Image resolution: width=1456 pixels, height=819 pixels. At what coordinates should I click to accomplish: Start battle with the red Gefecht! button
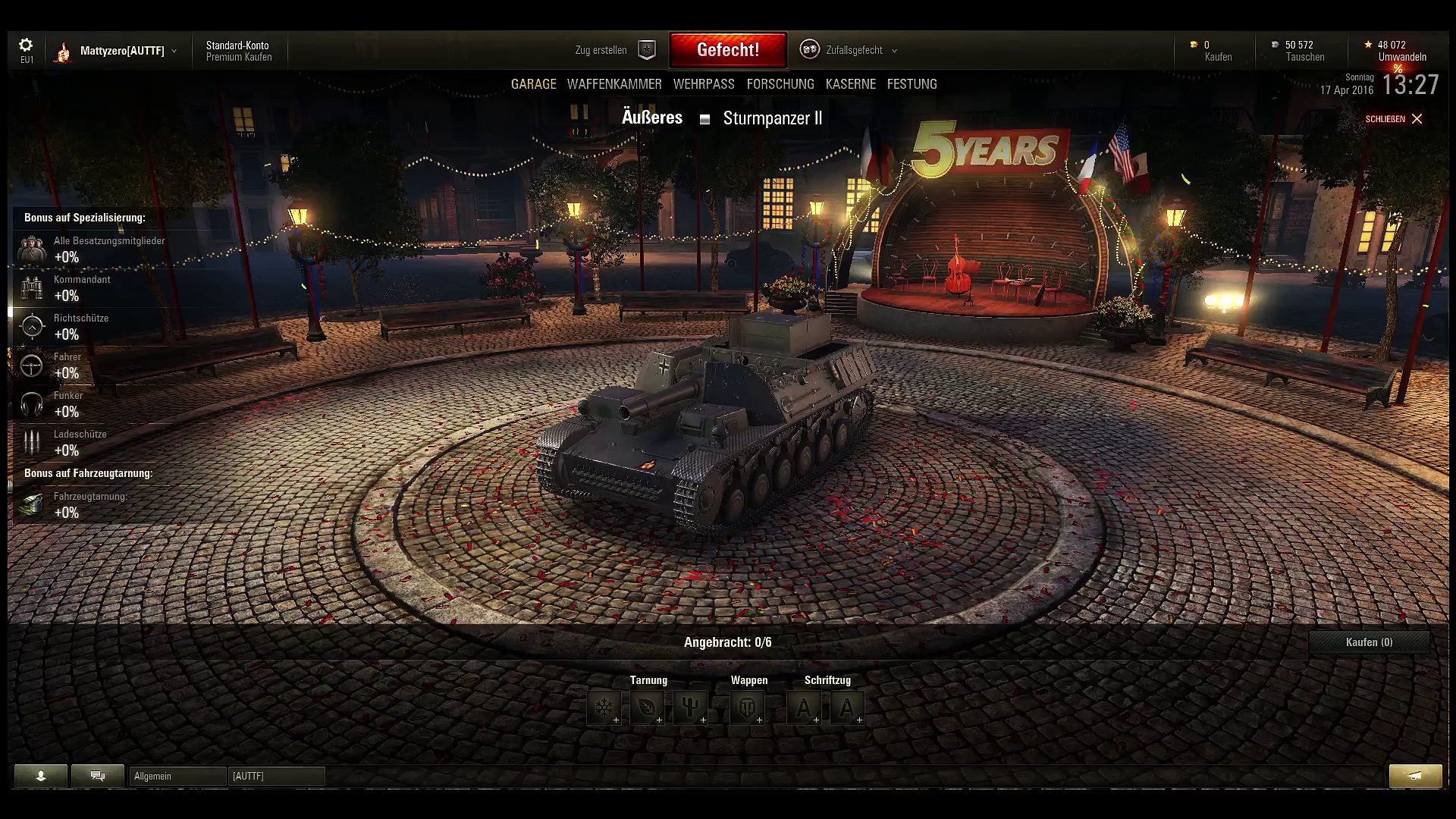(728, 50)
